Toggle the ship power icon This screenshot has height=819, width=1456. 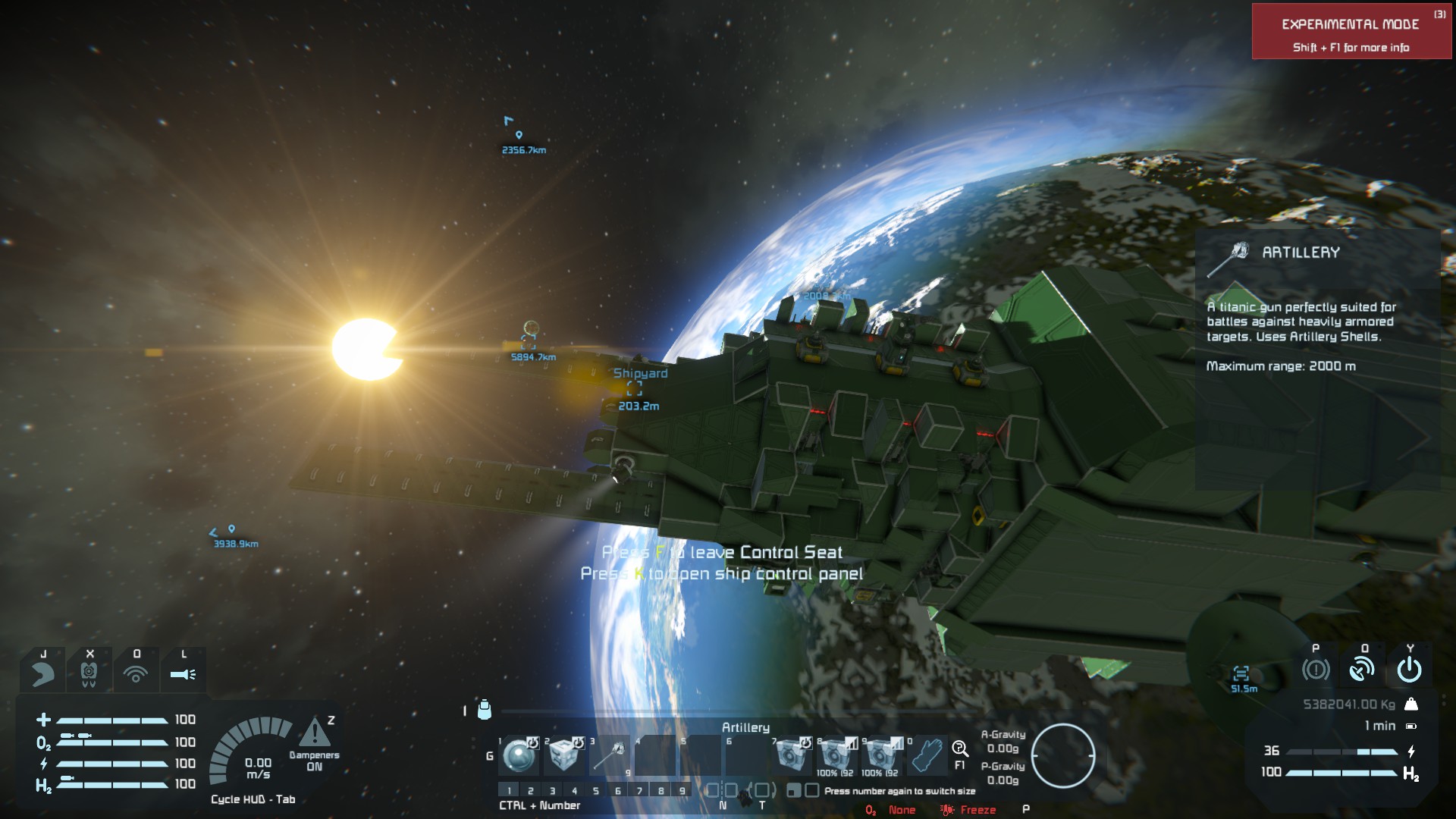pyautogui.click(x=1409, y=670)
